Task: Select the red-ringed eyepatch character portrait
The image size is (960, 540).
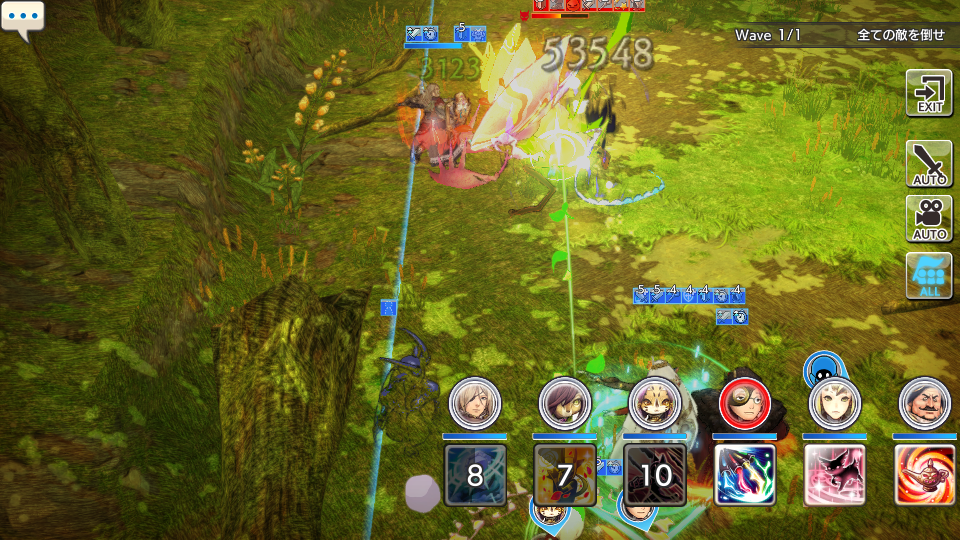Action: pyautogui.click(x=744, y=403)
